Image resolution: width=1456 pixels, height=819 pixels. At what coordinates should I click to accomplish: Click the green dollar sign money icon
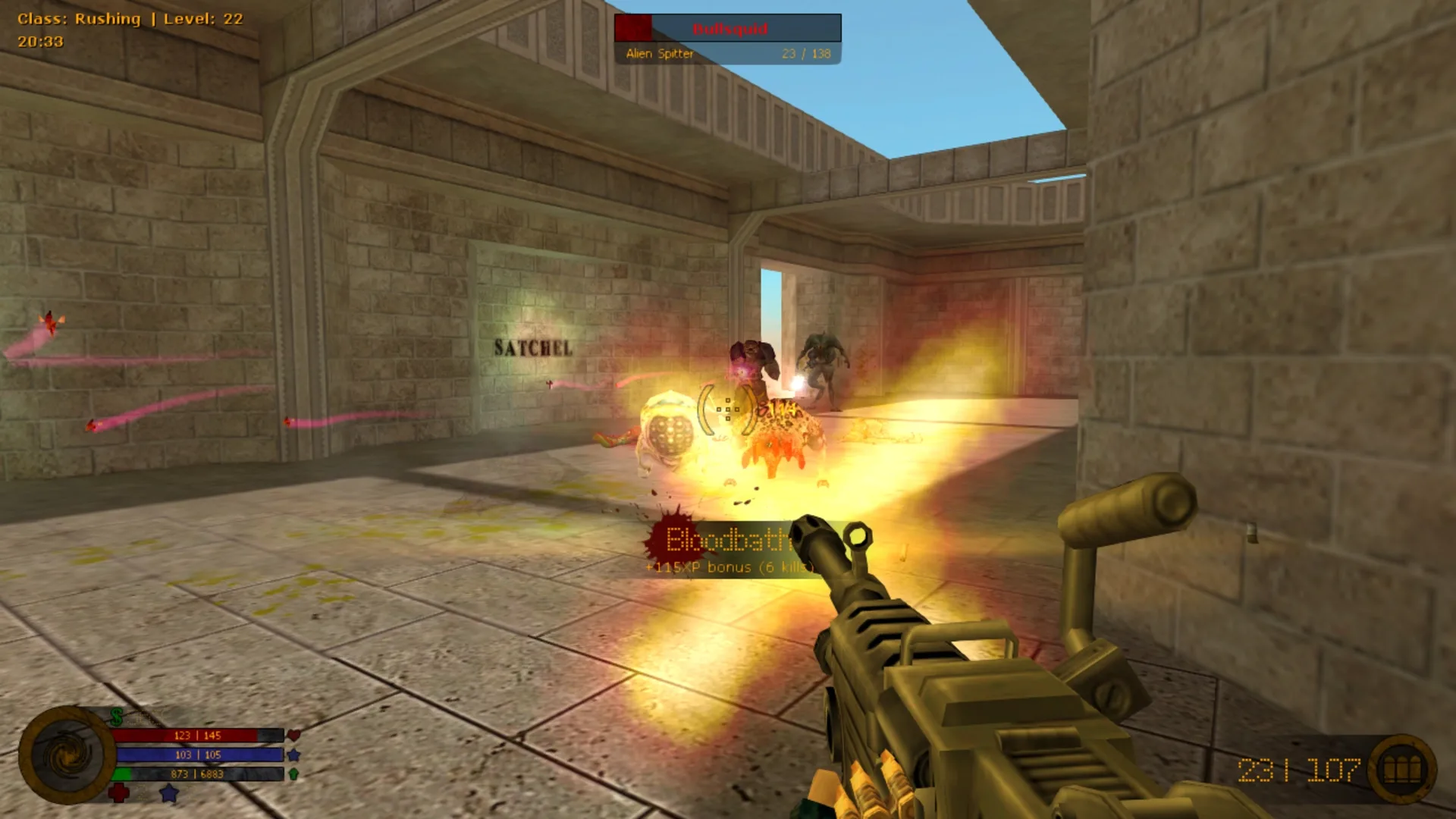(x=116, y=717)
